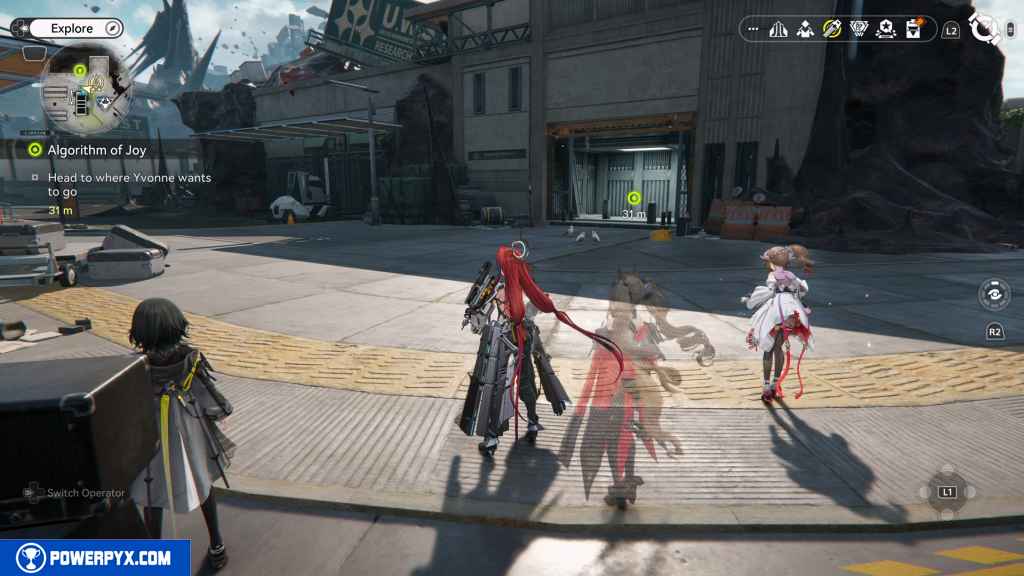Click the PowerPyx.com watermark logo
This screenshot has height=576, width=1024.
point(95,558)
